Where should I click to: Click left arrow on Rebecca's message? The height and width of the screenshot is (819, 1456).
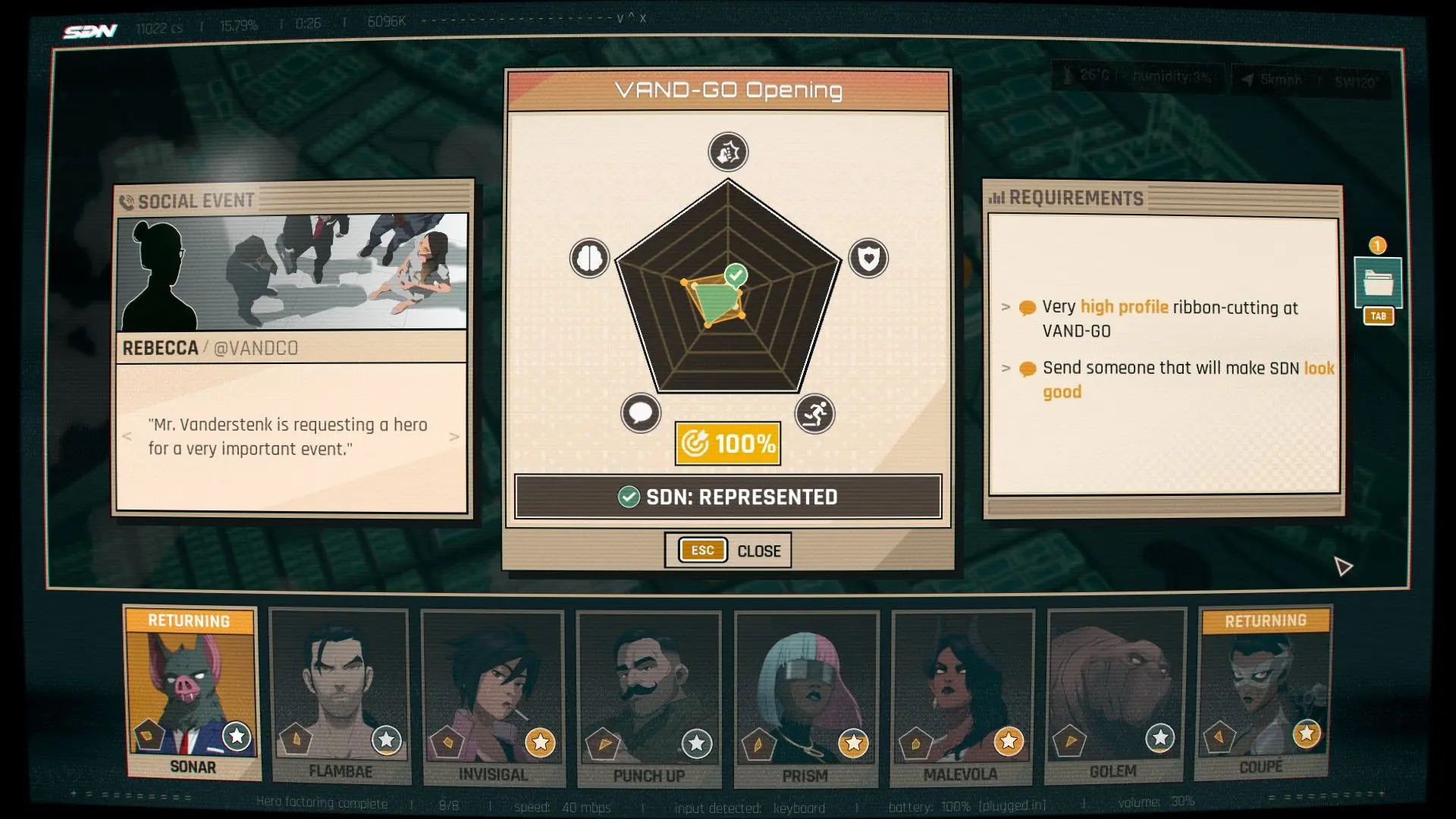pos(127,436)
